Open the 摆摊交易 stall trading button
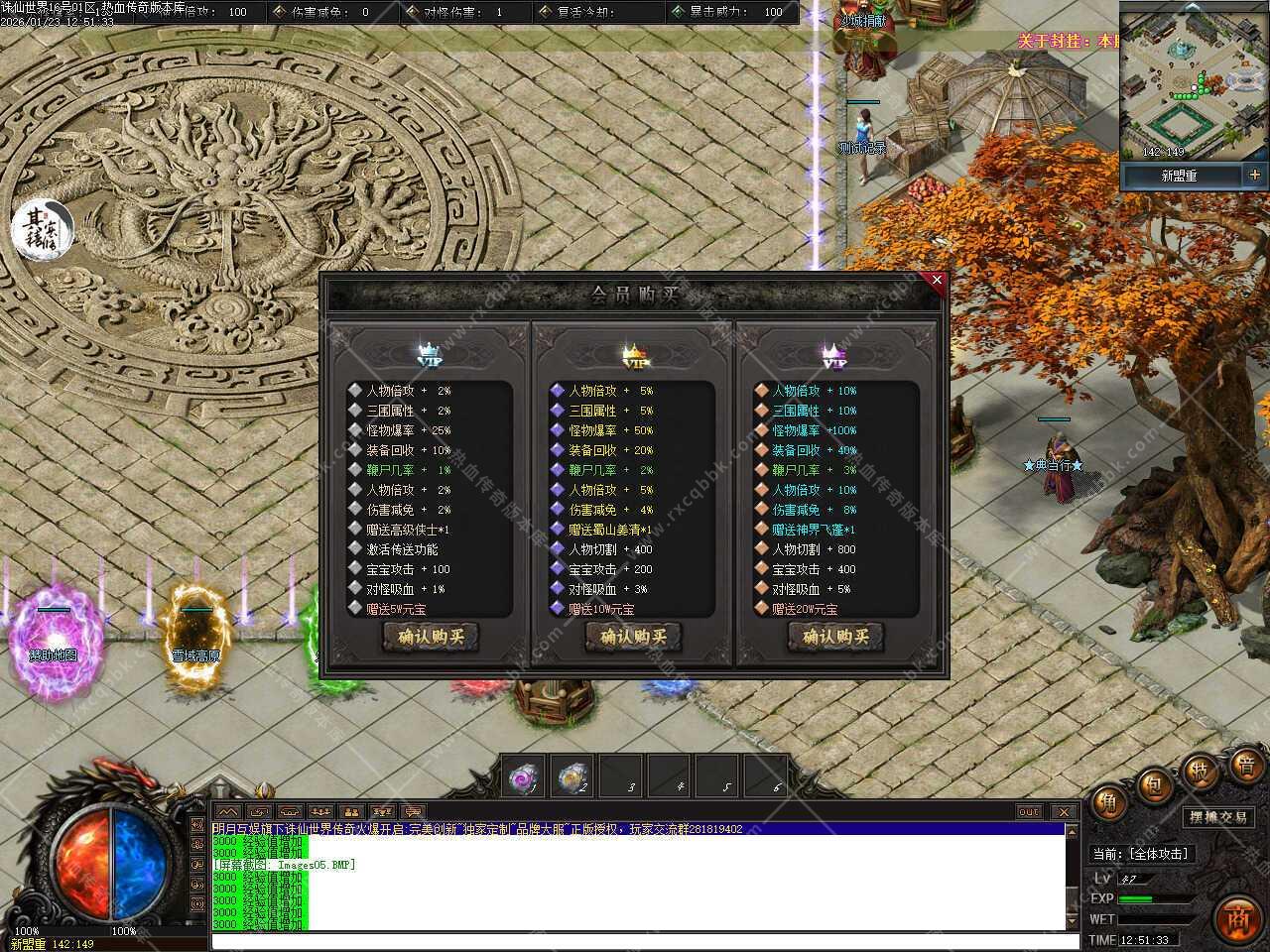The image size is (1270, 952). click(x=1218, y=817)
